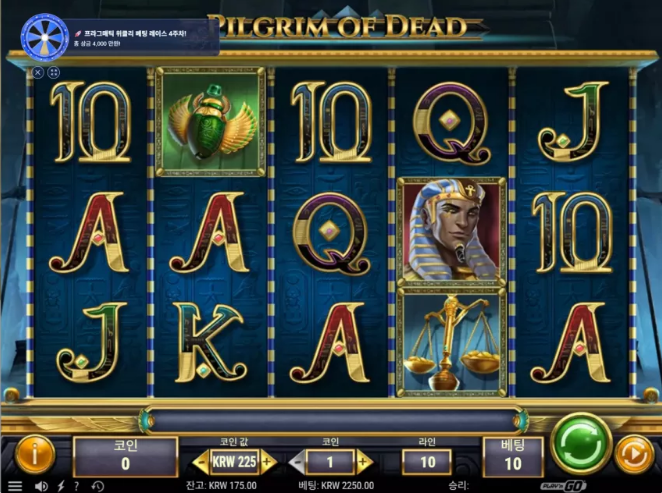662x493 pixels.
Task: Toggle the lightning fast-play icon
Action: coord(61,486)
